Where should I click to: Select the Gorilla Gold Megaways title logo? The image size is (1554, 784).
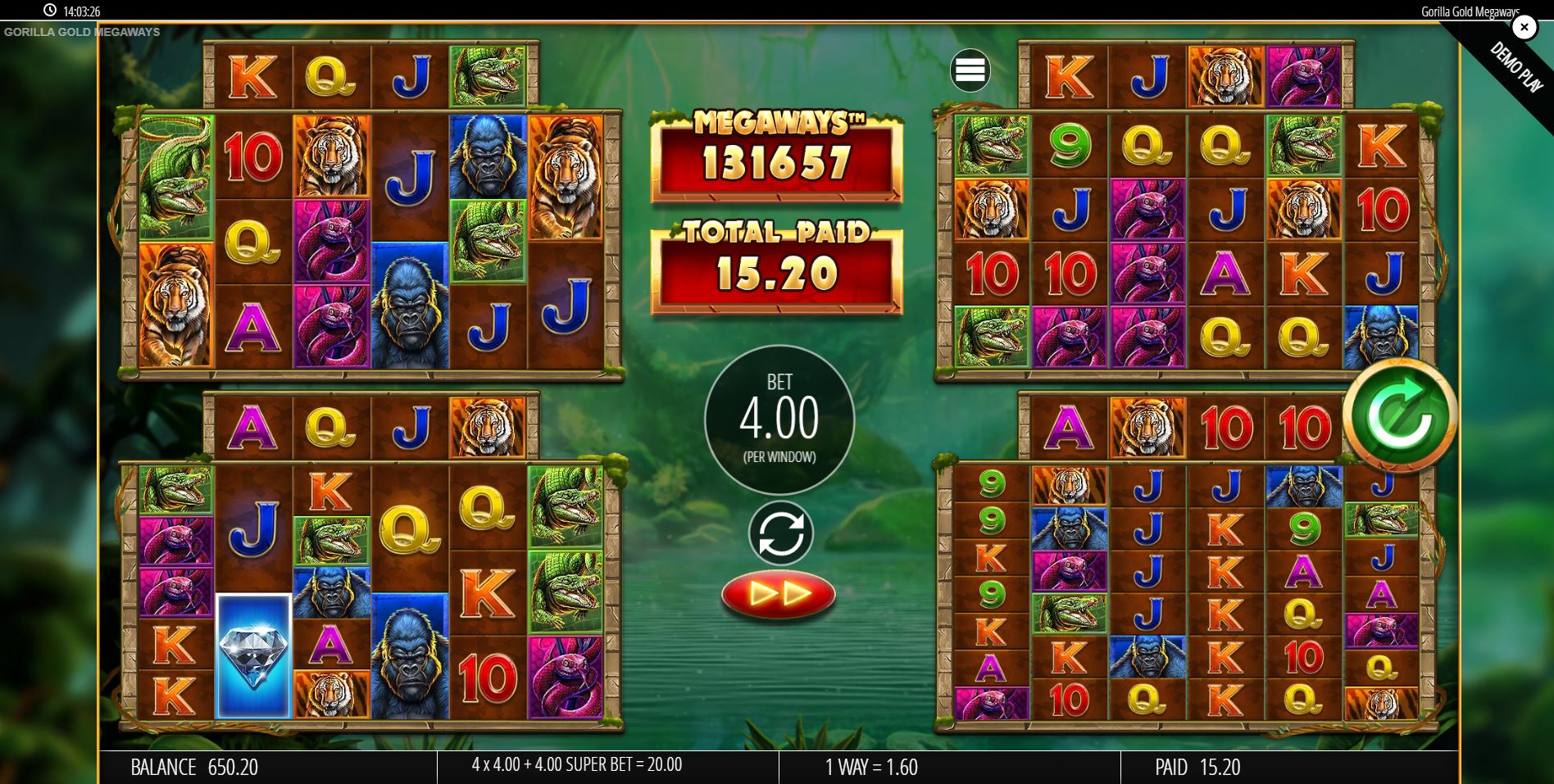81,32
